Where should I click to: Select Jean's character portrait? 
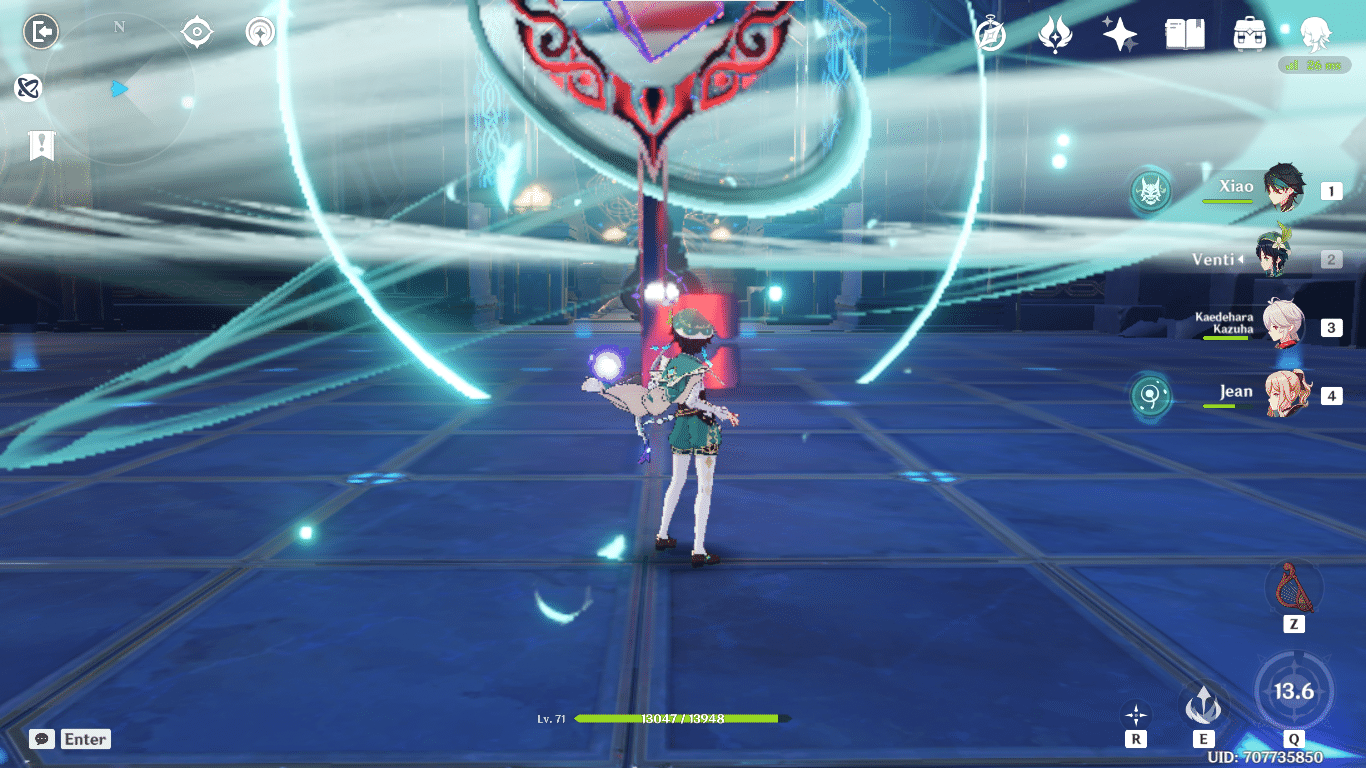[x=1290, y=395]
